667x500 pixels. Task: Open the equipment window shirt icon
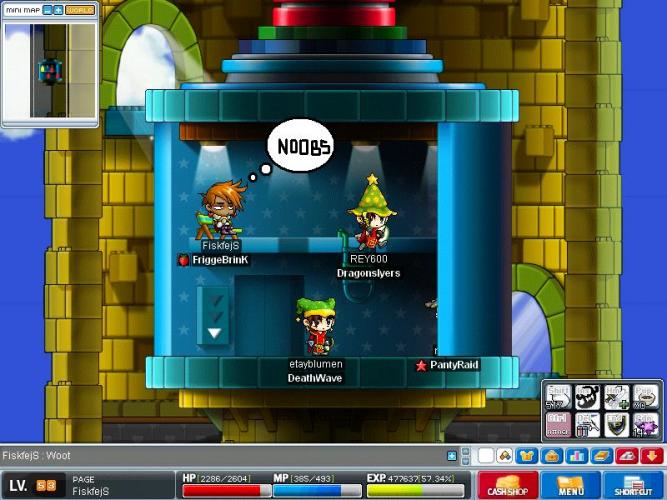click(x=526, y=456)
